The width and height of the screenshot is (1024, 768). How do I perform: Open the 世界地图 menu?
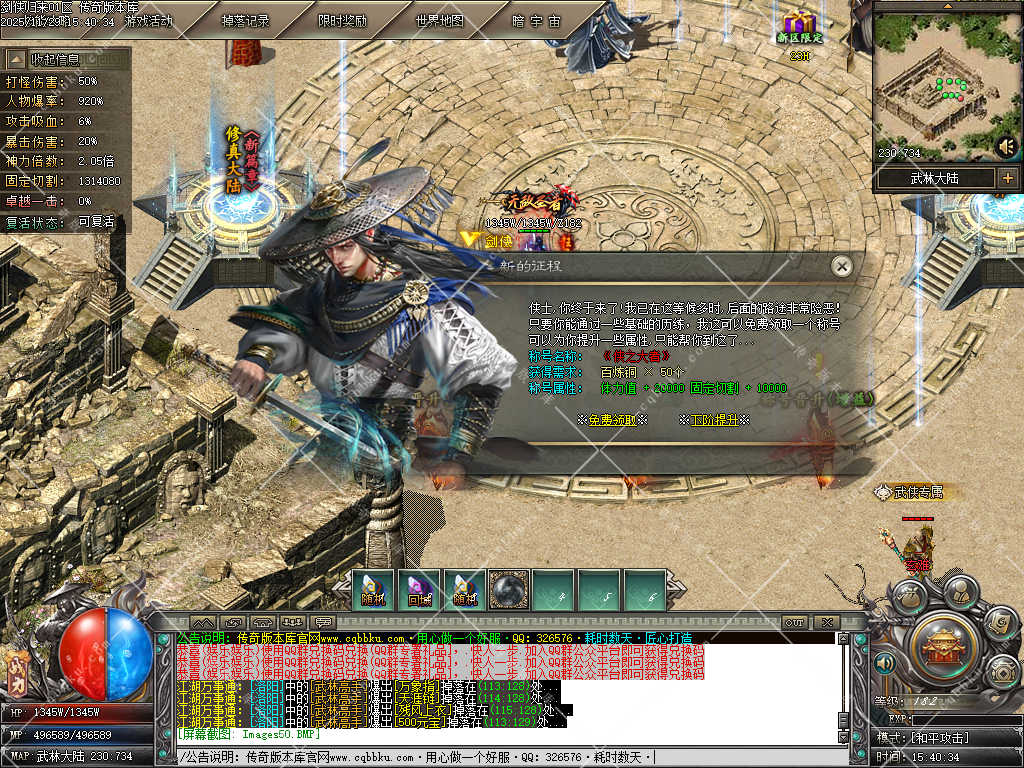point(440,20)
